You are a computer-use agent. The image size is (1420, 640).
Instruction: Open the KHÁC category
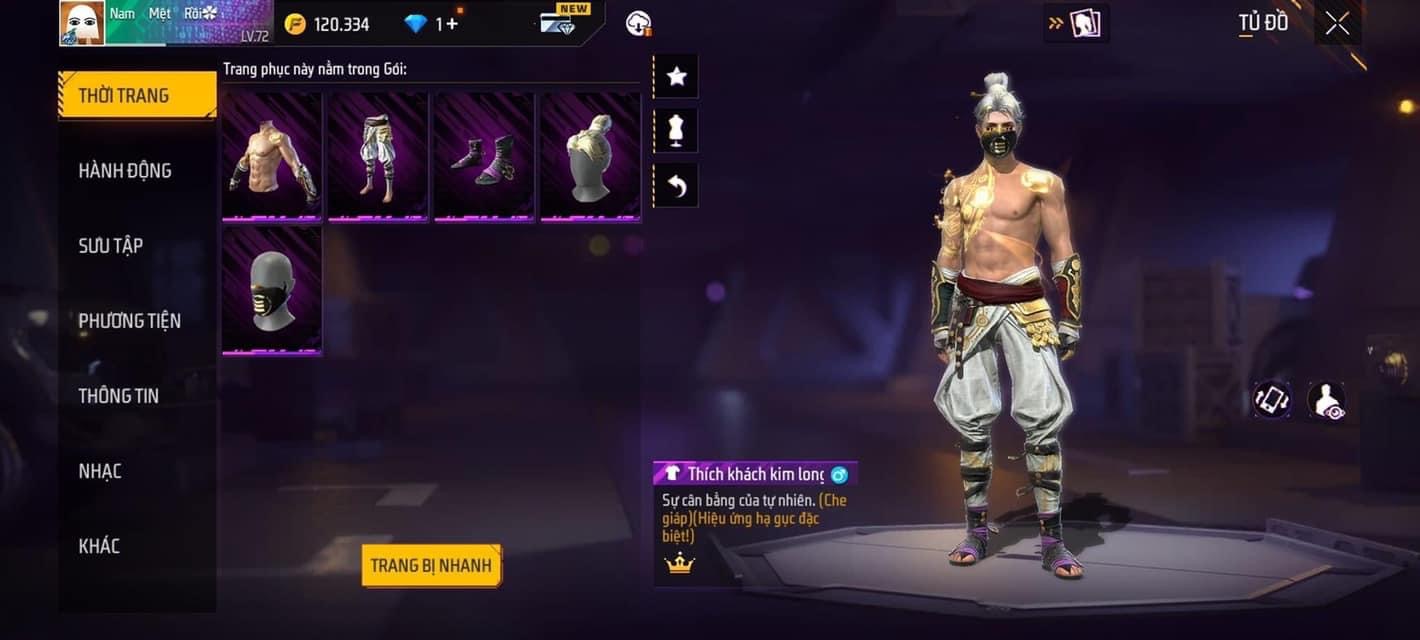click(x=99, y=546)
